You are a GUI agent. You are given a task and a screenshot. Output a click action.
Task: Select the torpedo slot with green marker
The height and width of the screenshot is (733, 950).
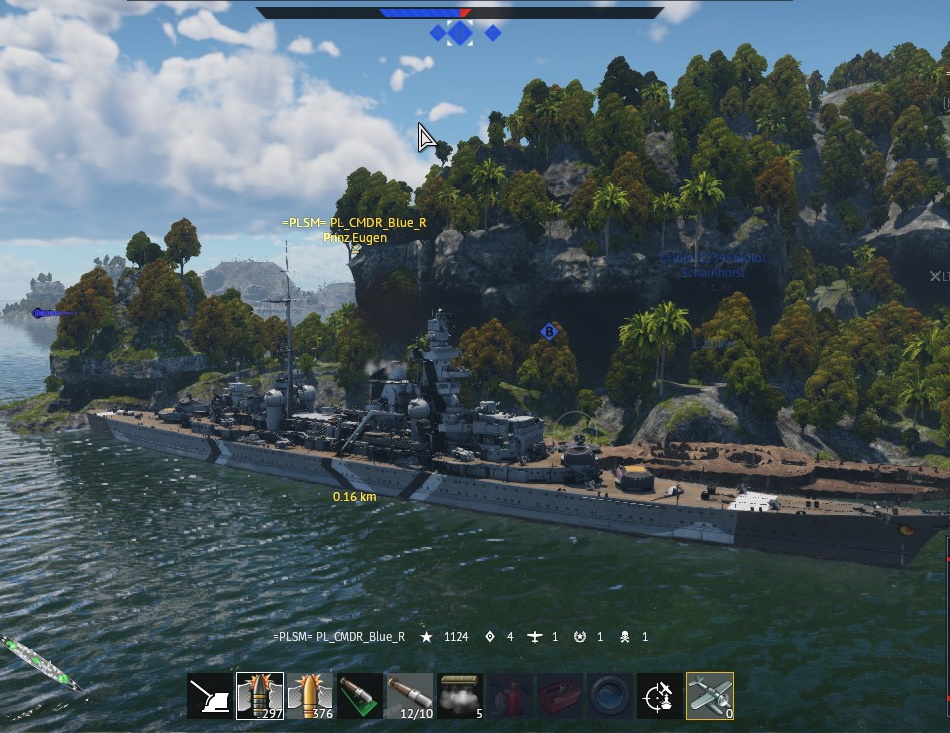click(x=360, y=696)
